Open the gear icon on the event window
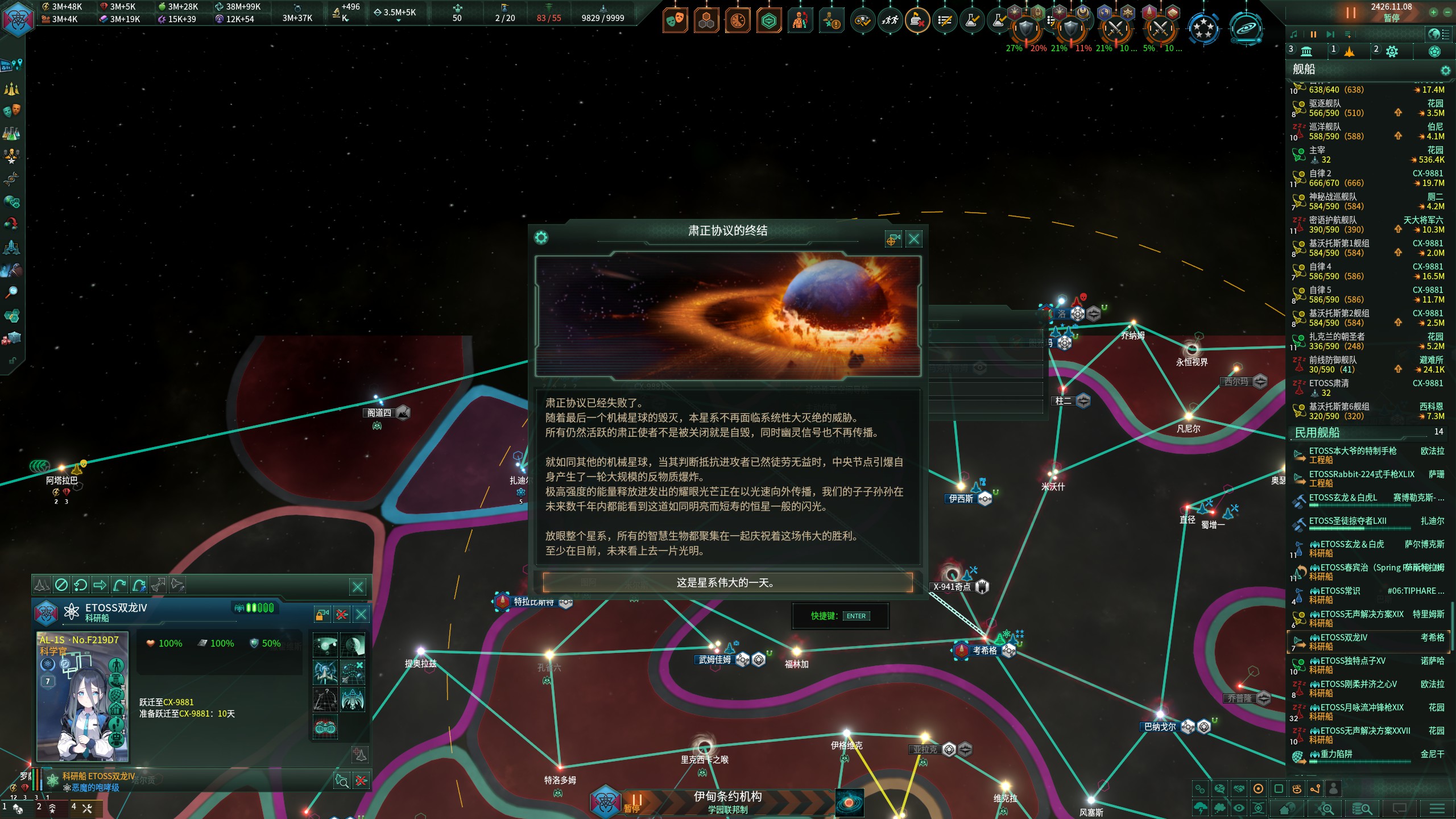 pos(541,238)
